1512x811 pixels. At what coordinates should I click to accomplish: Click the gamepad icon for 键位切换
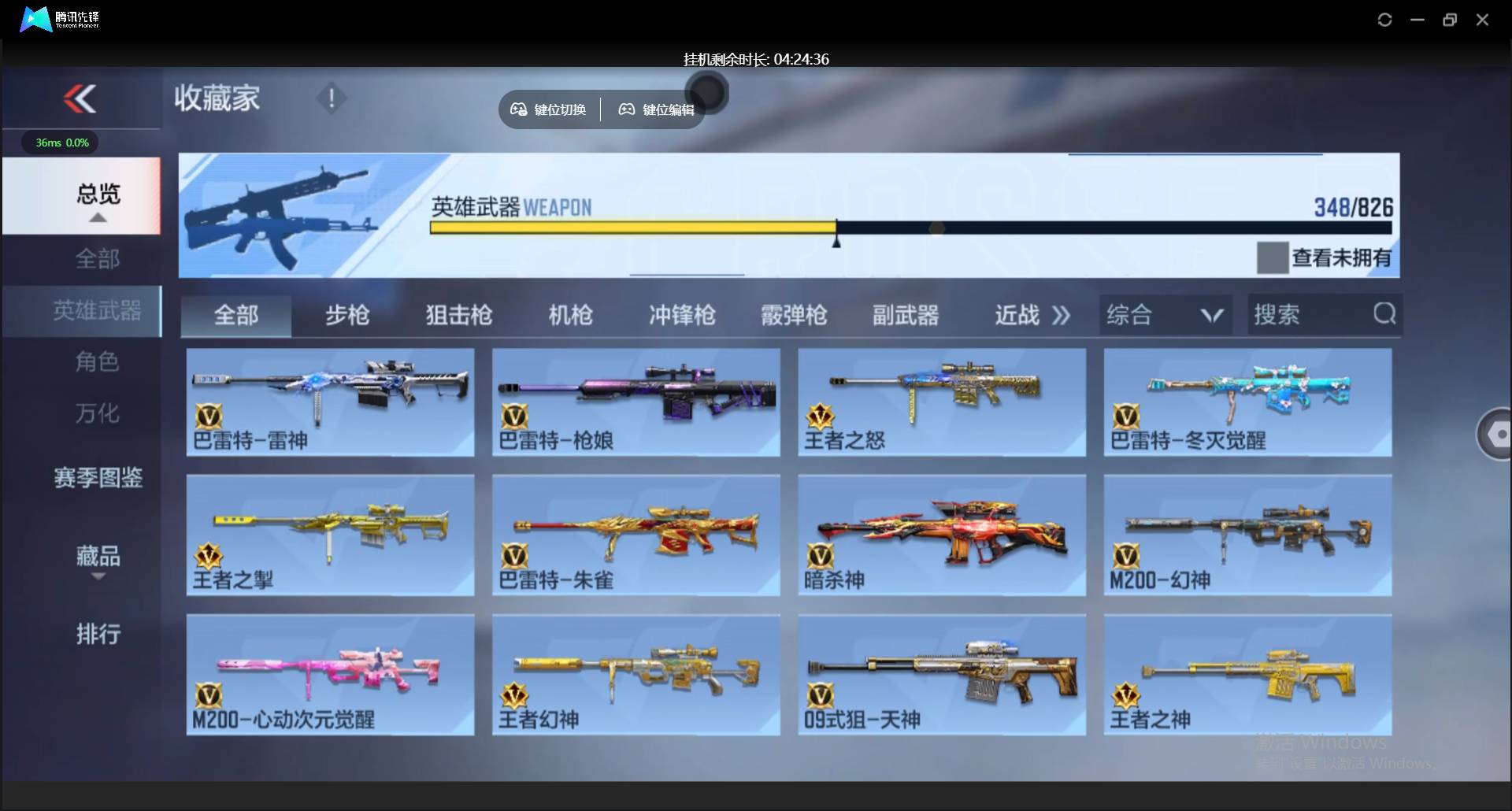(x=518, y=109)
